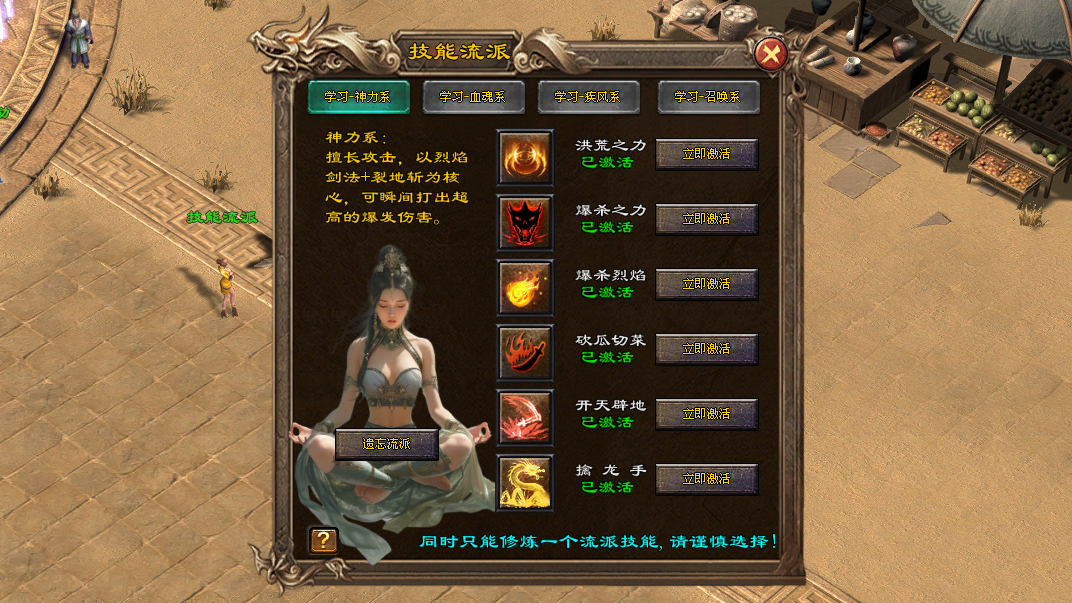Open the 学习-血魂系 tab
This screenshot has width=1072, height=603.
(472, 97)
